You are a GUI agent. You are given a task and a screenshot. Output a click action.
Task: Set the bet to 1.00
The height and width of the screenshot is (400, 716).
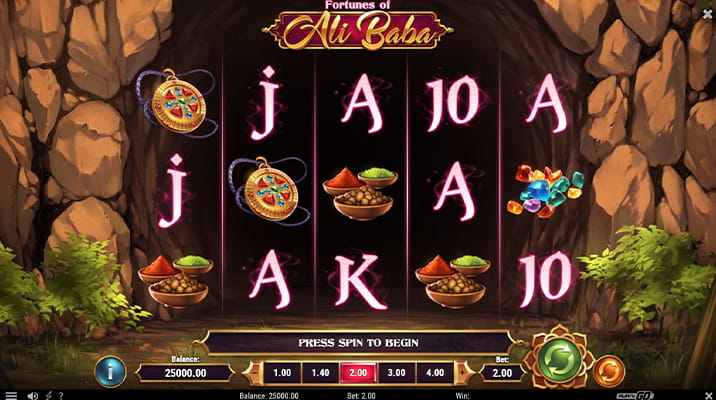[x=282, y=373]
